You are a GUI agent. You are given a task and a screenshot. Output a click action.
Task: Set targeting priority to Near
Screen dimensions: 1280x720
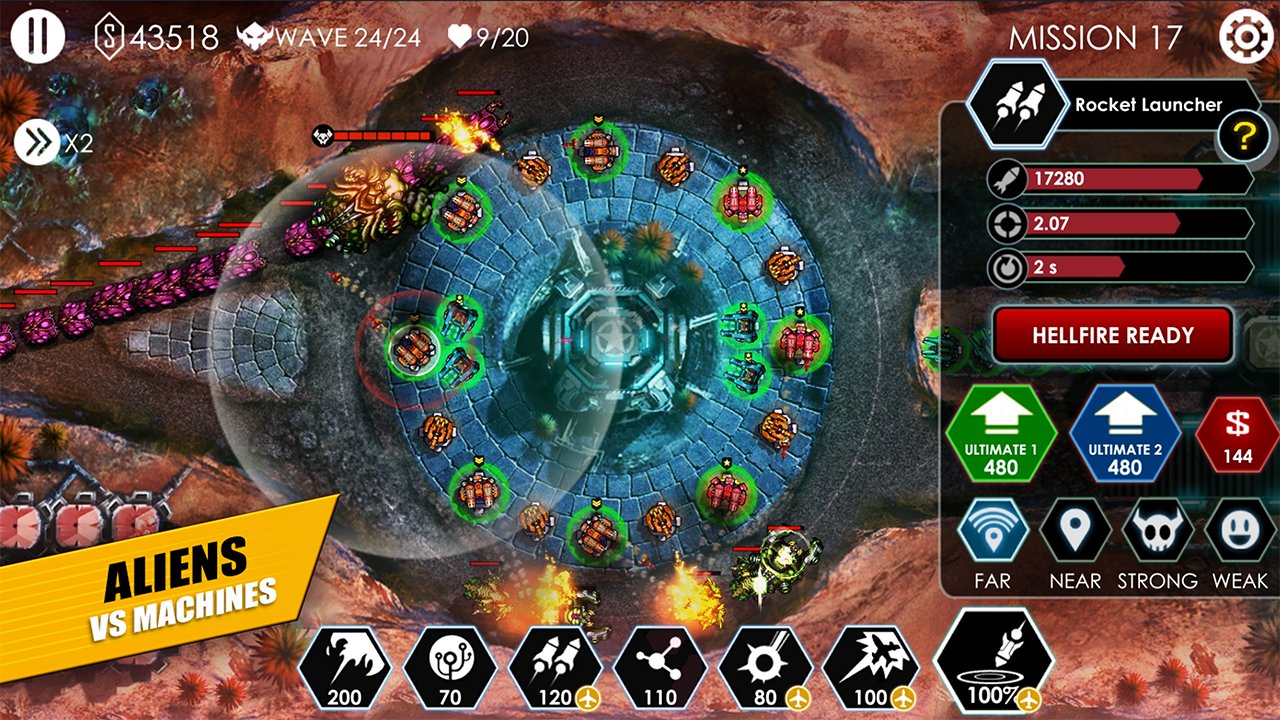(1075, 531)
